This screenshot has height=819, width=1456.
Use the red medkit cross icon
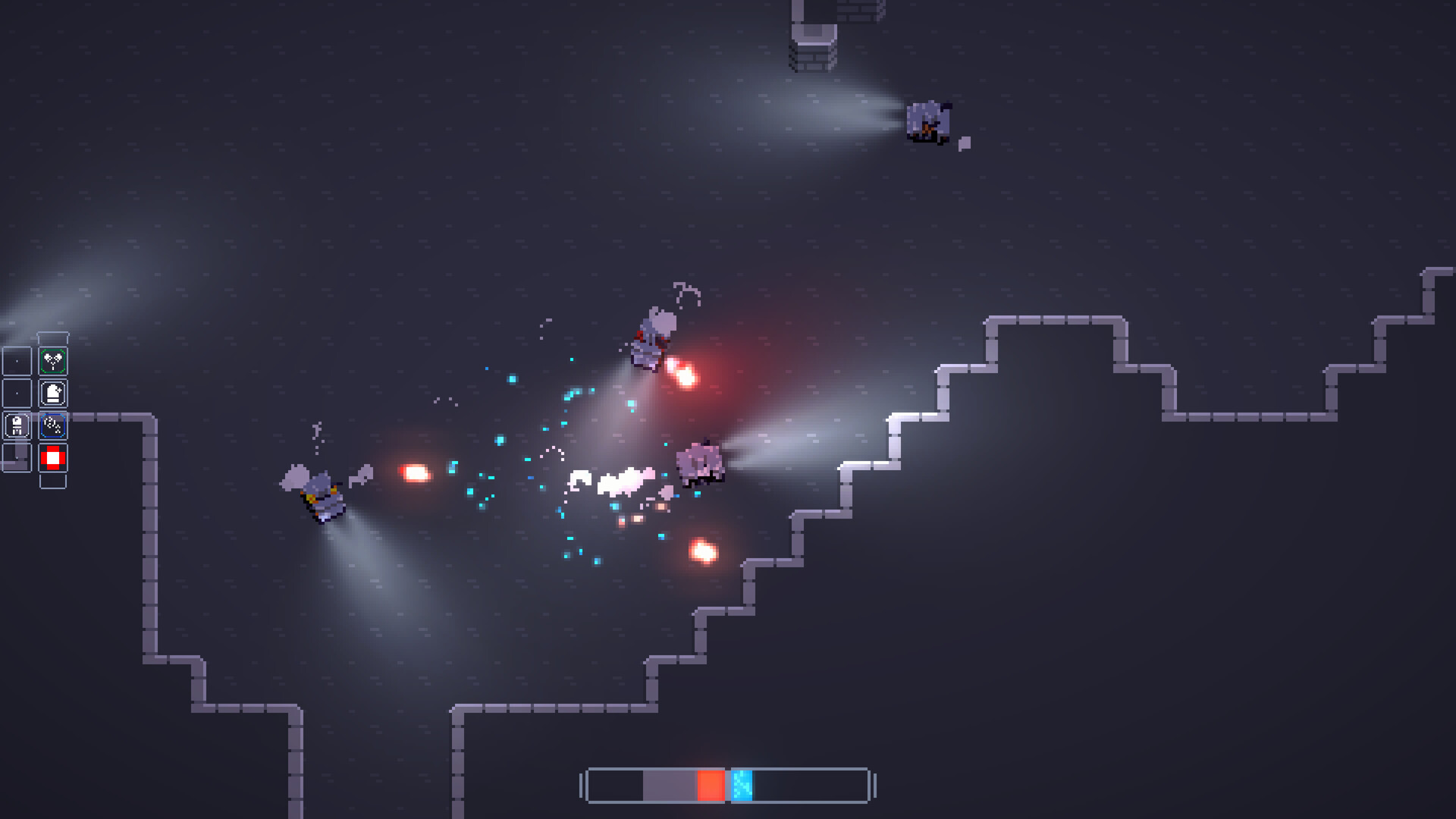point(52,457)
